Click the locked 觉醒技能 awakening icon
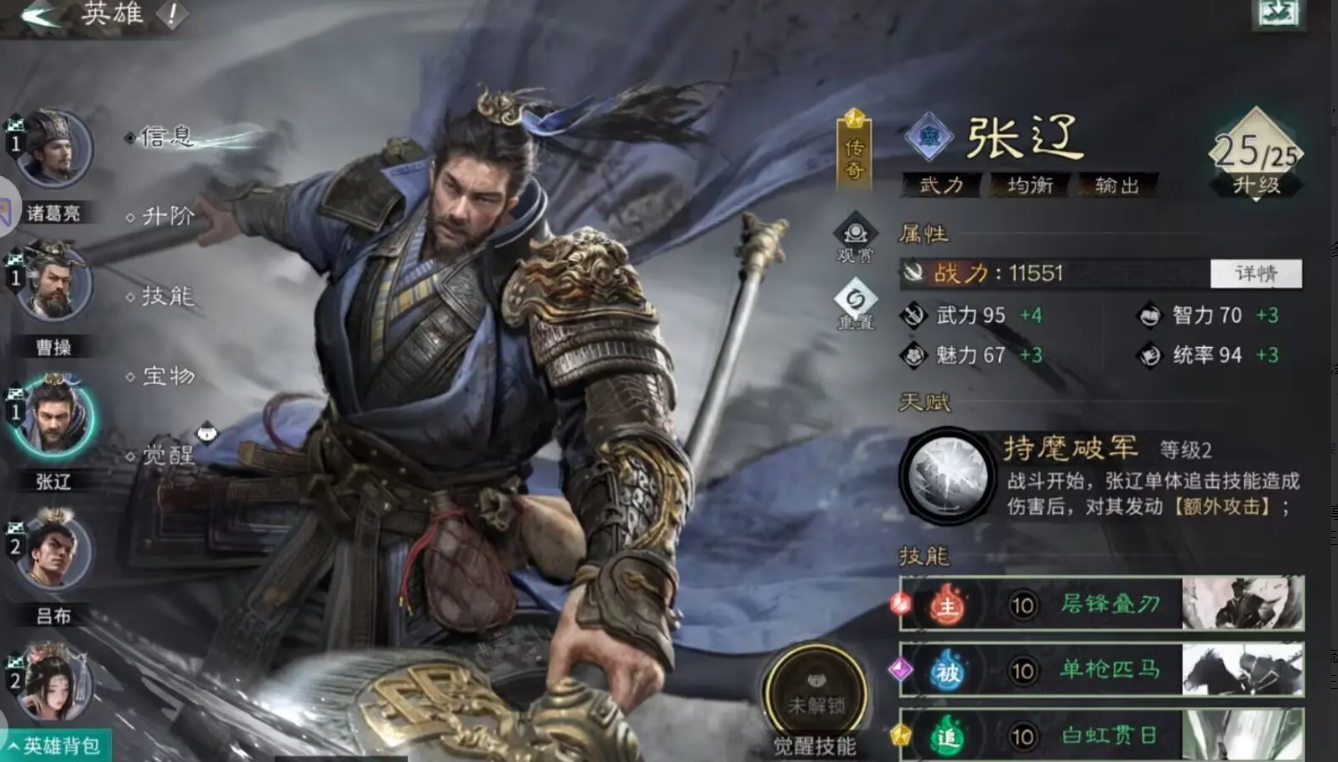 tap(814, 692)
